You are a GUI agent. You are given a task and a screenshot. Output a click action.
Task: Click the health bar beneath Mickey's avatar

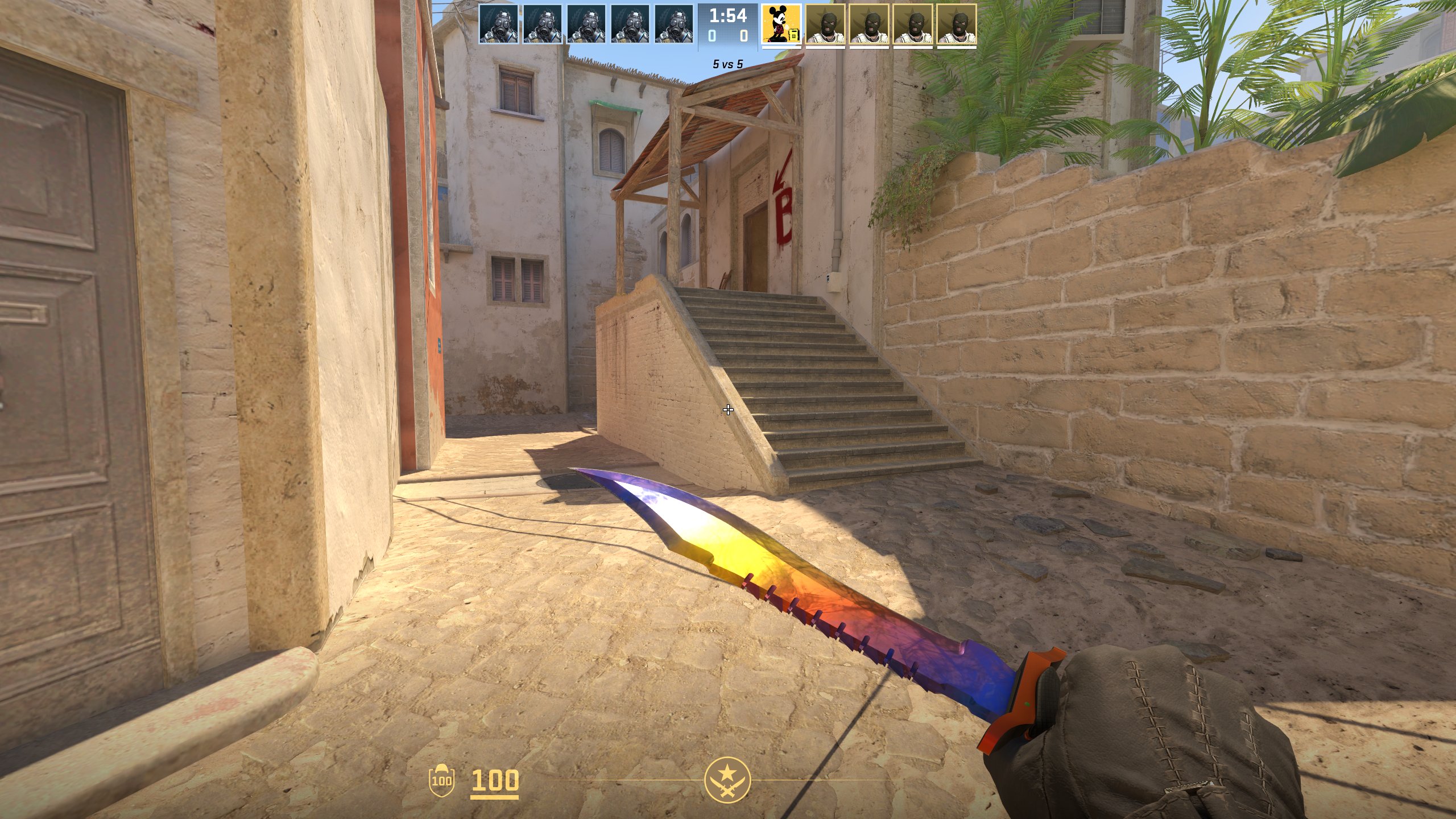780,48
